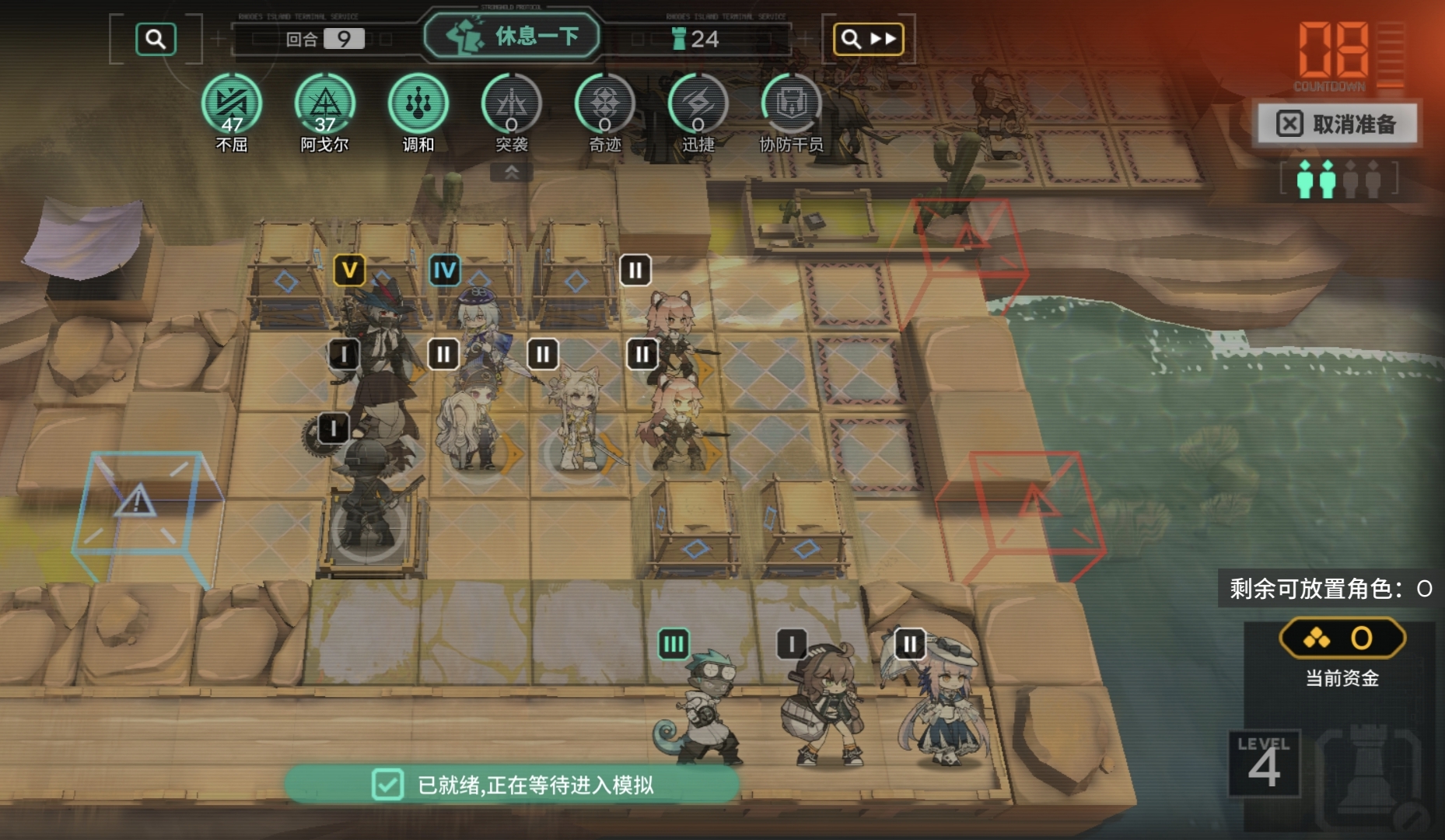The width and height of the screenshot is (1445, 840).
Task: Select the 阿戈尔 faction icon
Action: pyautogui.click(x=325, y=104)
